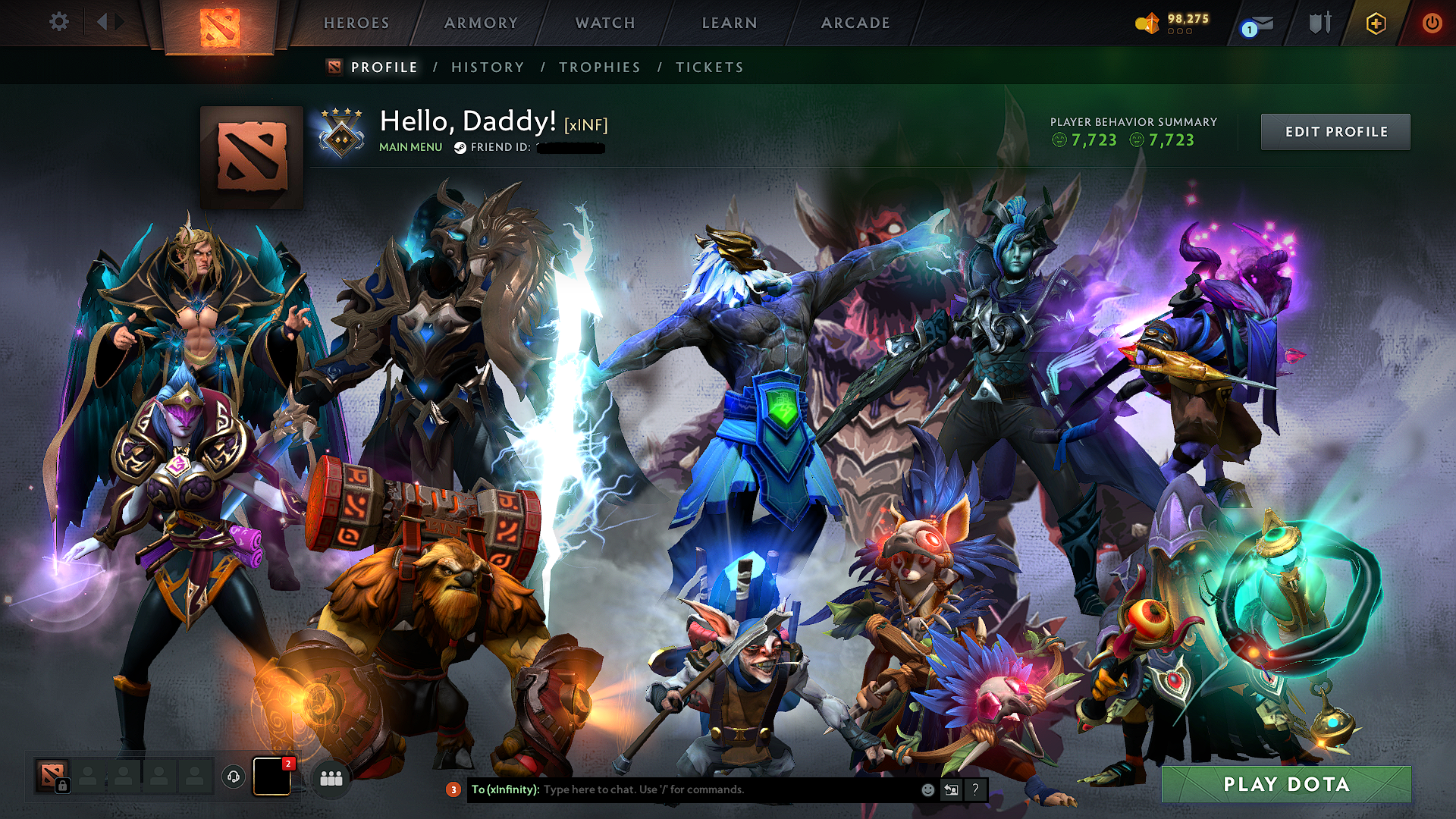The image size is (1456, 819).
Task: Open EDIT PROFILE
Action: click(x=1335, y=131)
